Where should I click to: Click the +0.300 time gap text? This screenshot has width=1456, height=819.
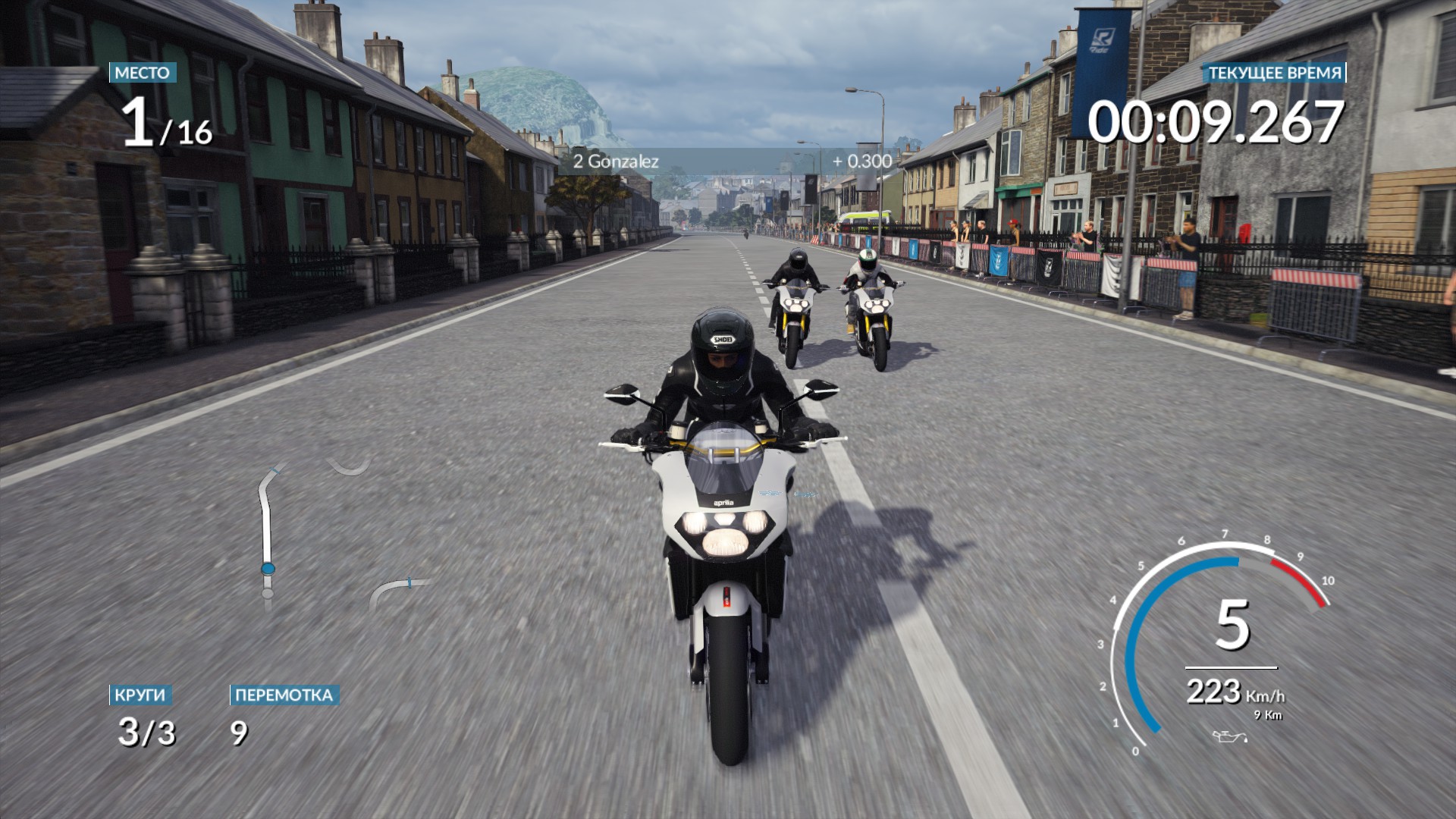coord(861,161)
